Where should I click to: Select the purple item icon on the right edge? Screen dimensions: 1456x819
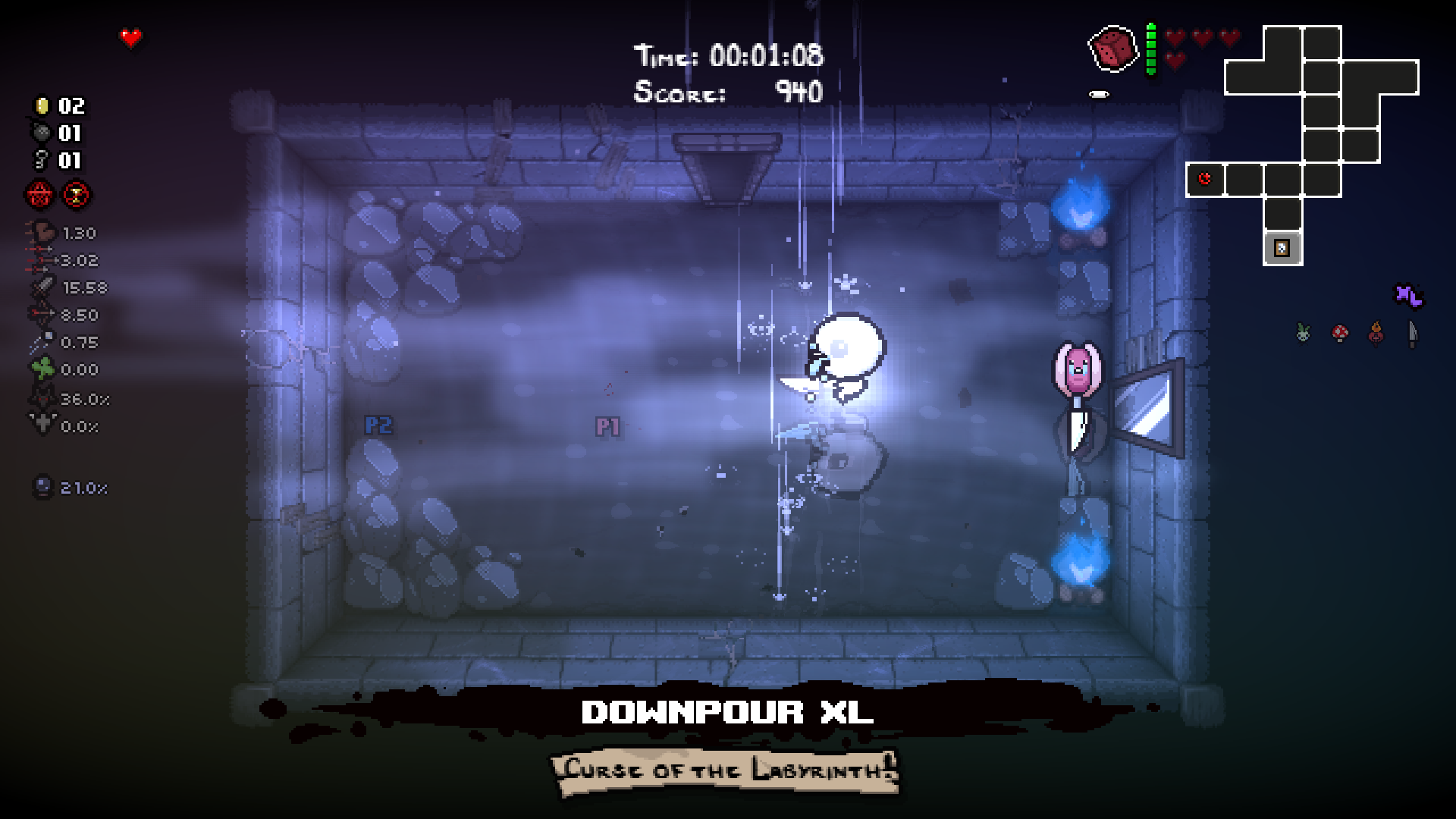[x=1408, y=297]
